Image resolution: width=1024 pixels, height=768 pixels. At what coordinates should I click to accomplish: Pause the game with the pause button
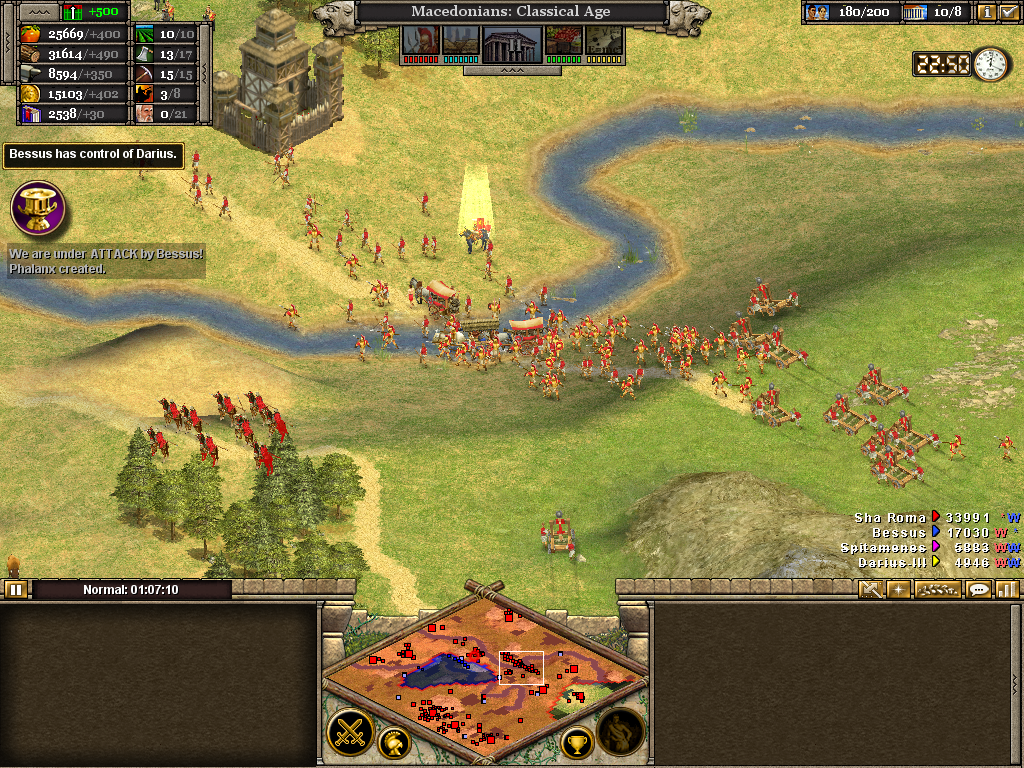(x=15, y=589)
